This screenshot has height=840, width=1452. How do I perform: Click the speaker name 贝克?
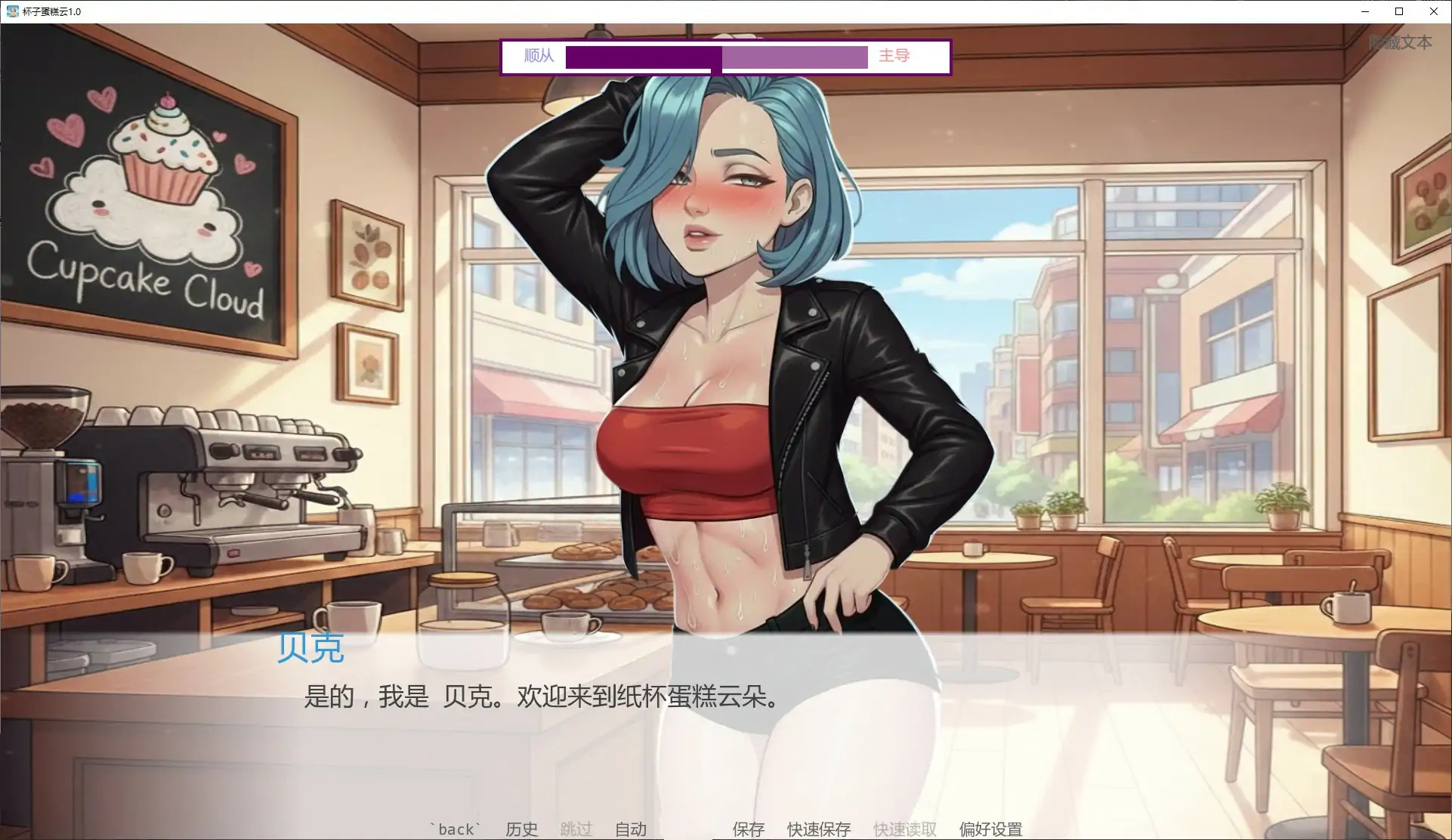(x=310, y=648)
